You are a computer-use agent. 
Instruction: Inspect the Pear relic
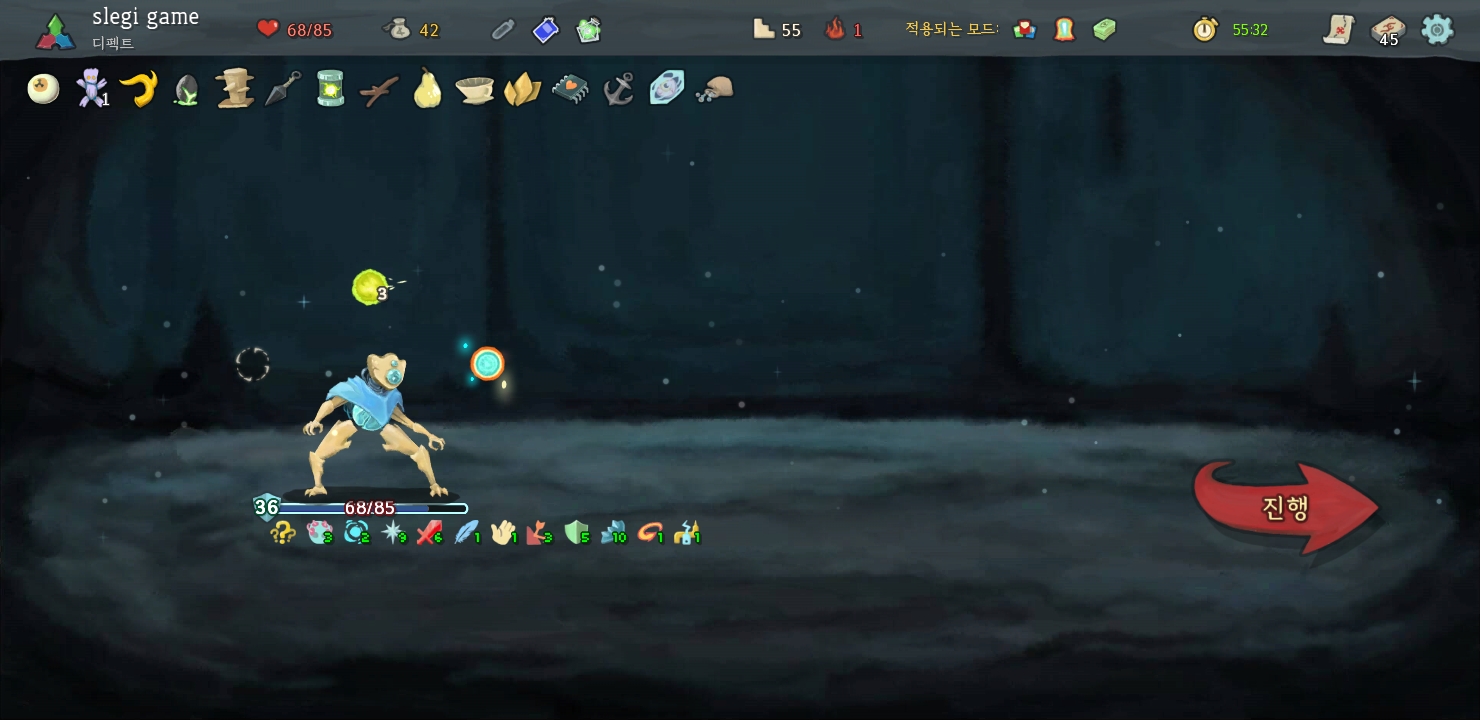427,89
